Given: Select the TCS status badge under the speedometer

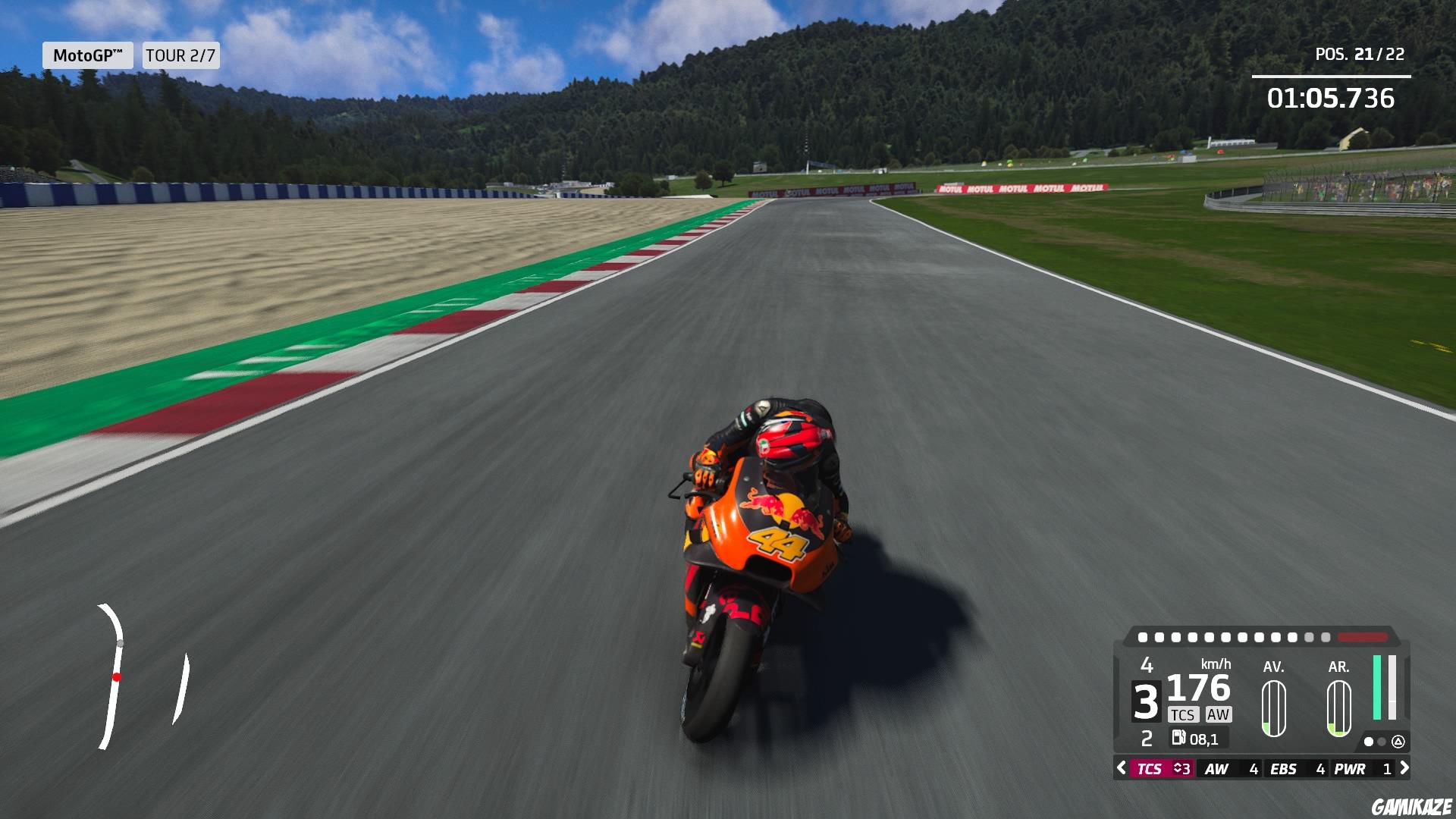Looking at the screenshot, I should (1184, 714).
